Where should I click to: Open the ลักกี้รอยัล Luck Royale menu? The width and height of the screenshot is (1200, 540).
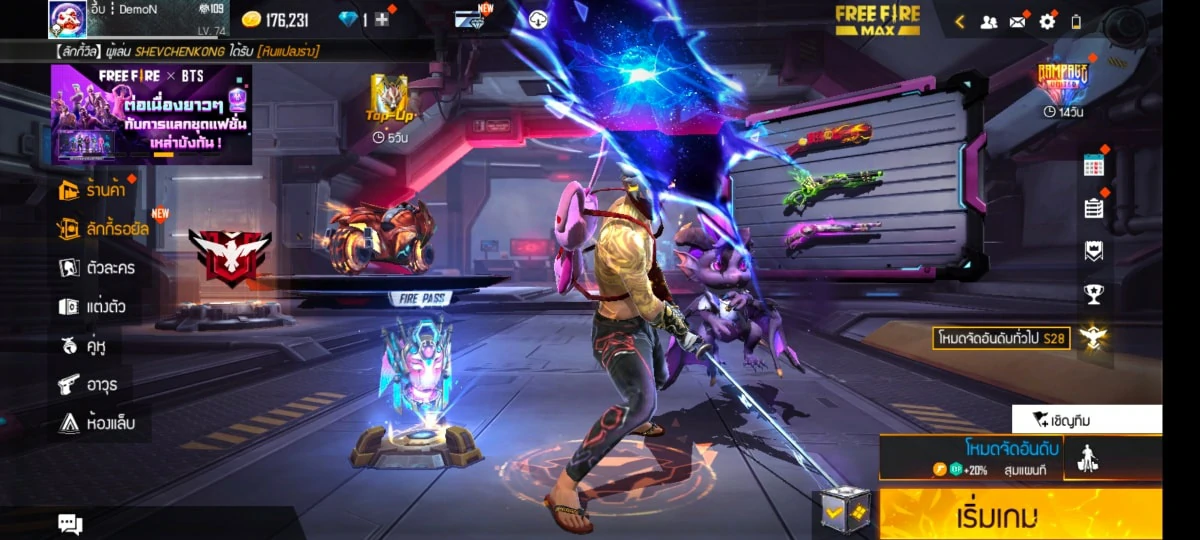tap(106, 229)
